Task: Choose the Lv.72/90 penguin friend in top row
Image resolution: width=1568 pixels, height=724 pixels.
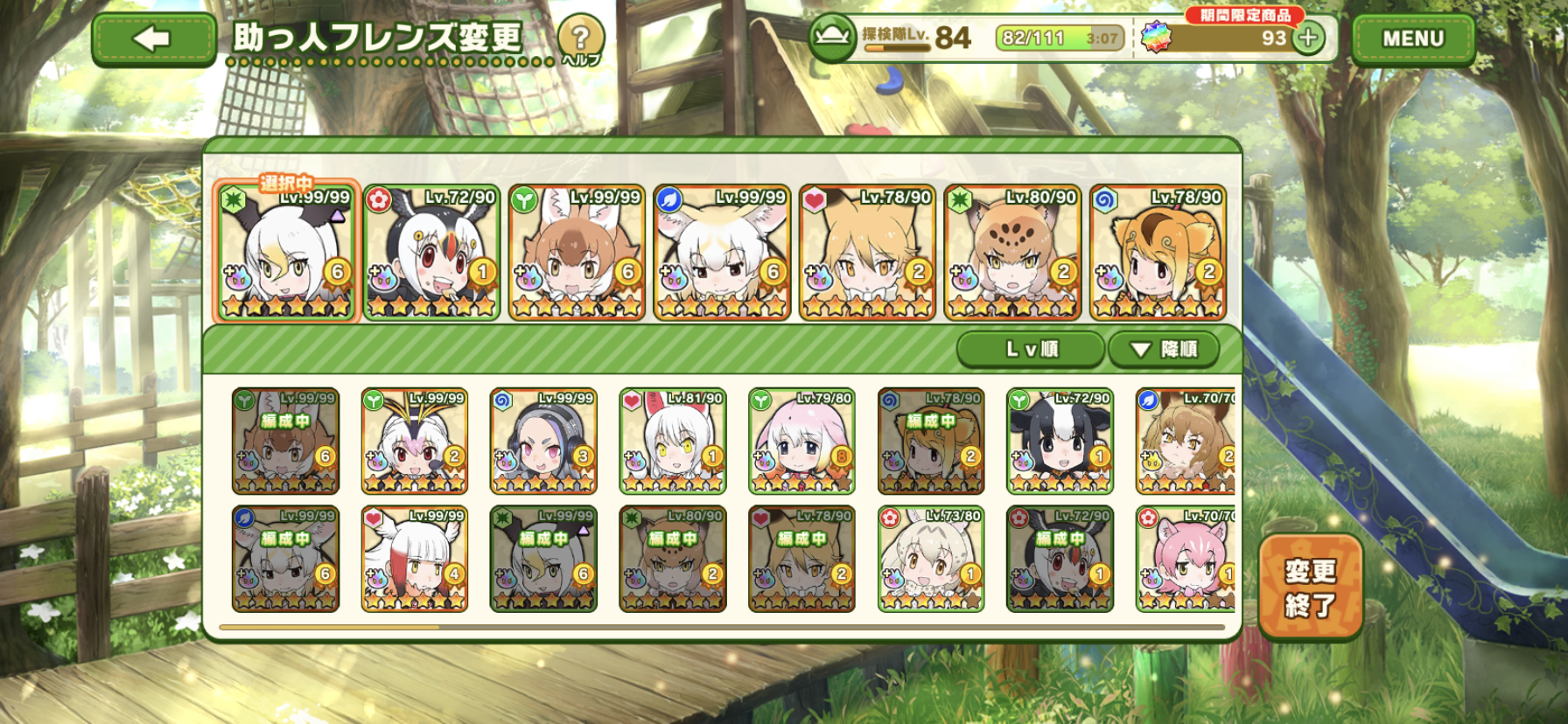Action: click(x=431, y=253)
